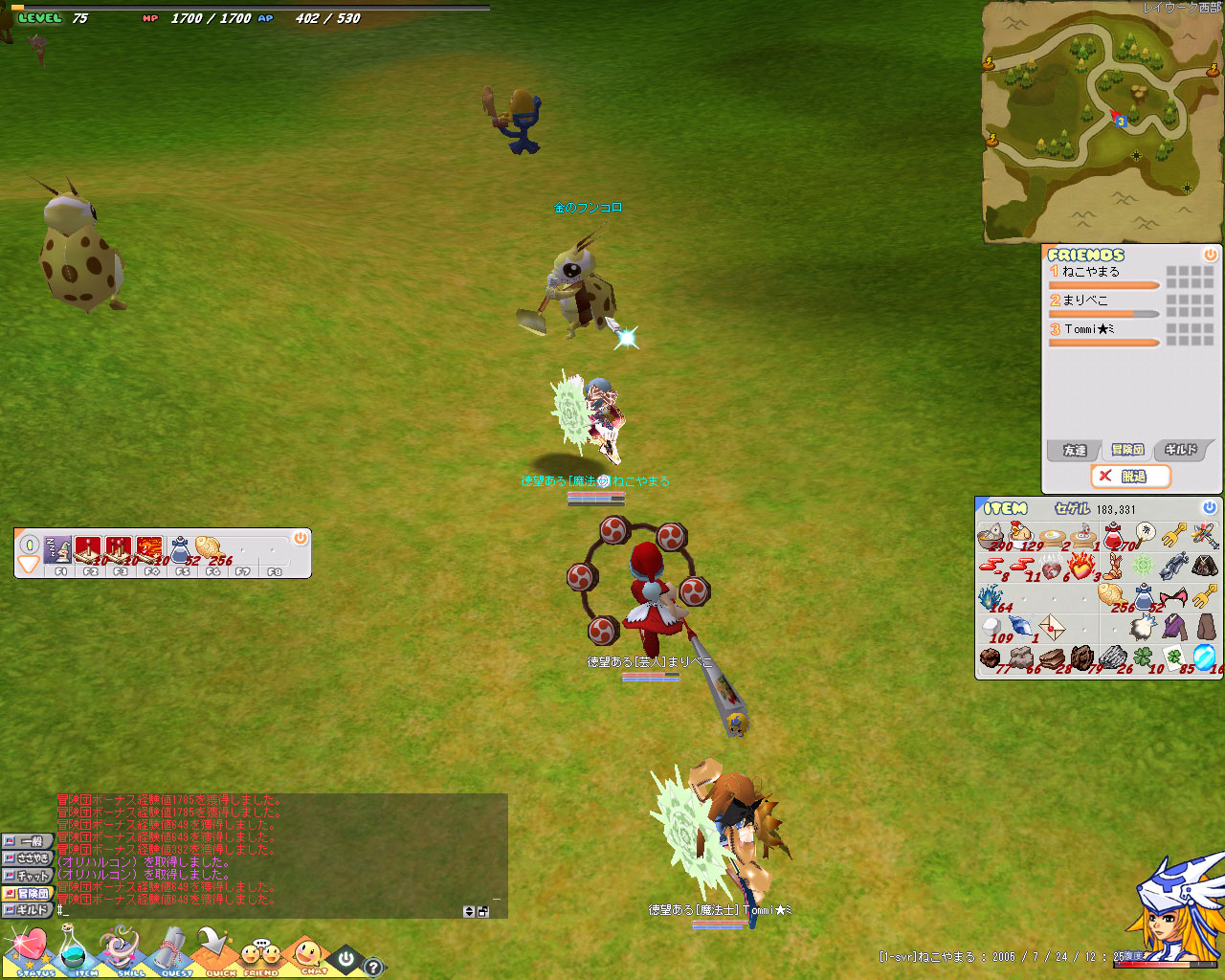Switch to the 友達 friends tab
Image resolution: width=1225 pixels, height=980 pixels.
[x=1074, y=450]
